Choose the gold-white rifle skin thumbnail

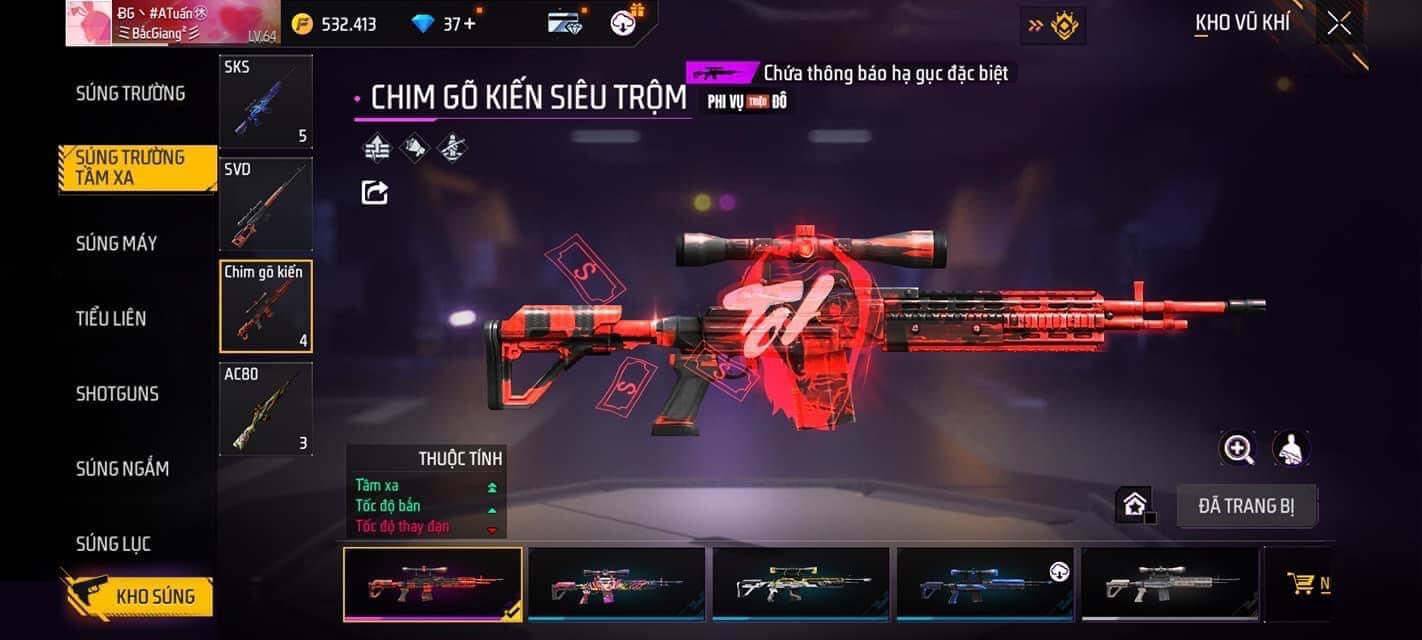pos(800,584)
